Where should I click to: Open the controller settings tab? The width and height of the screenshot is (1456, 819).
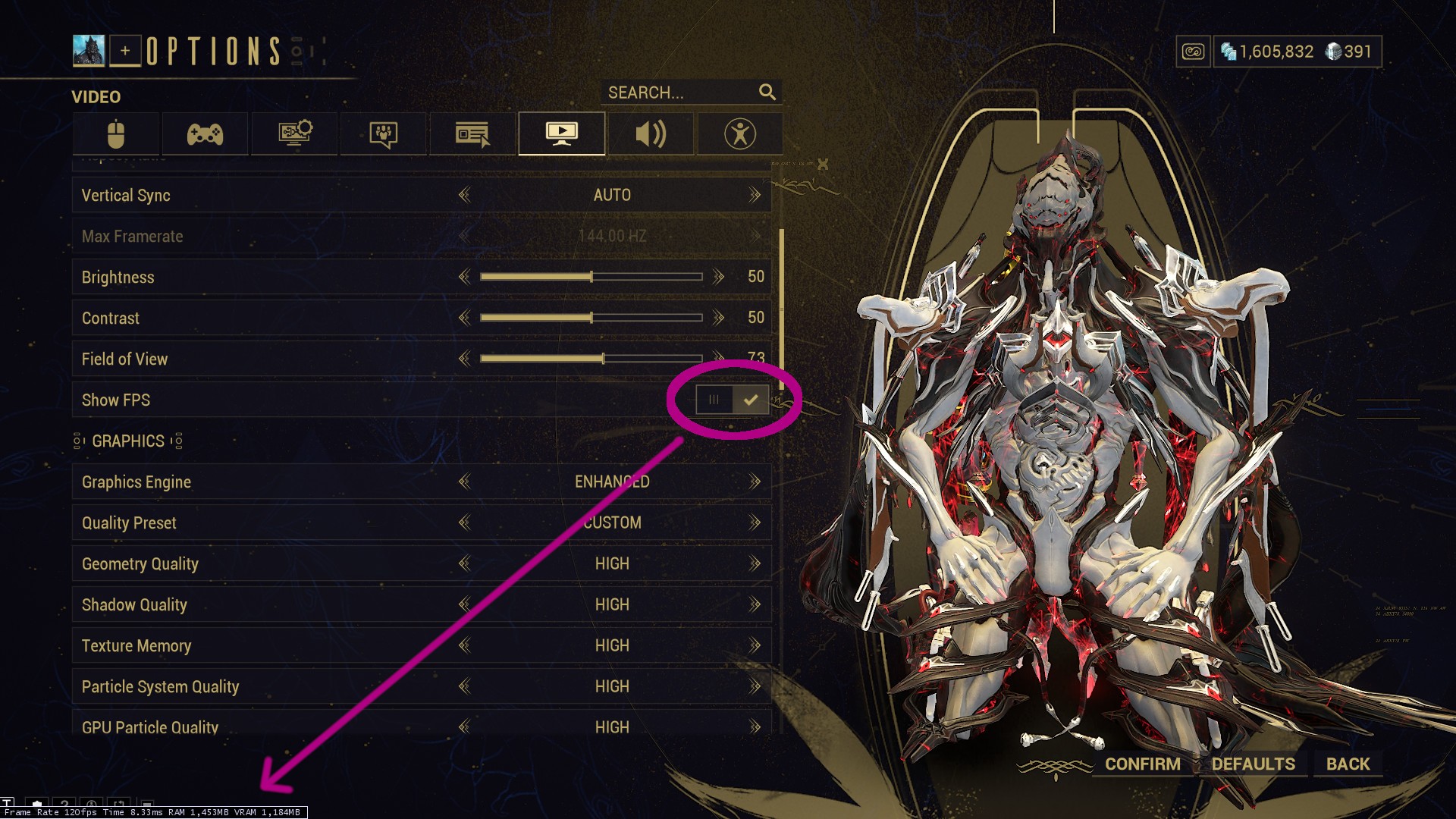tap(205, 134)
